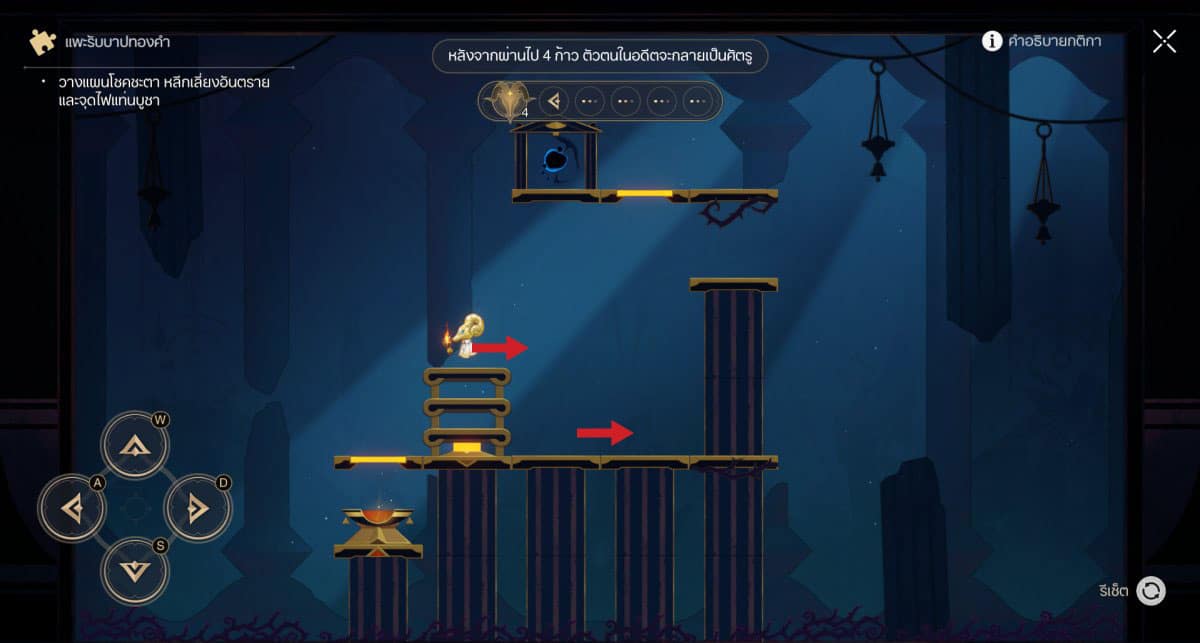
Task: Move right with the D arrow button
Action: [x=196, y=508]
